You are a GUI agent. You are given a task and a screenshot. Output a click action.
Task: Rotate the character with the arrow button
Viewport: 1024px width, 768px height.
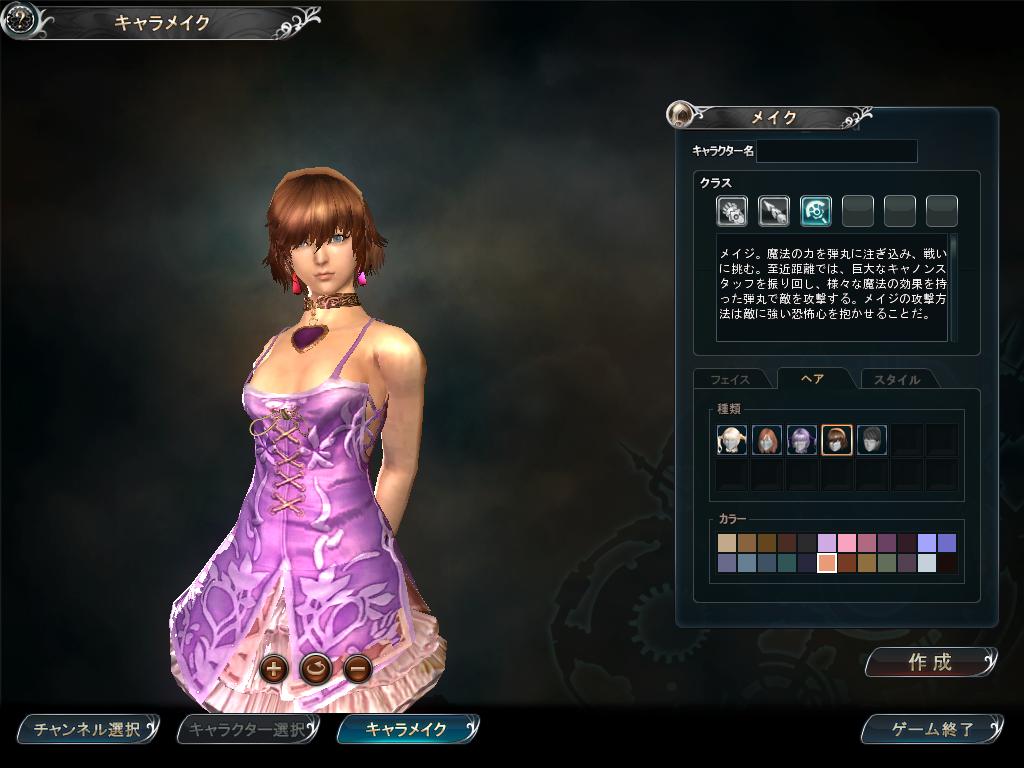315,668
